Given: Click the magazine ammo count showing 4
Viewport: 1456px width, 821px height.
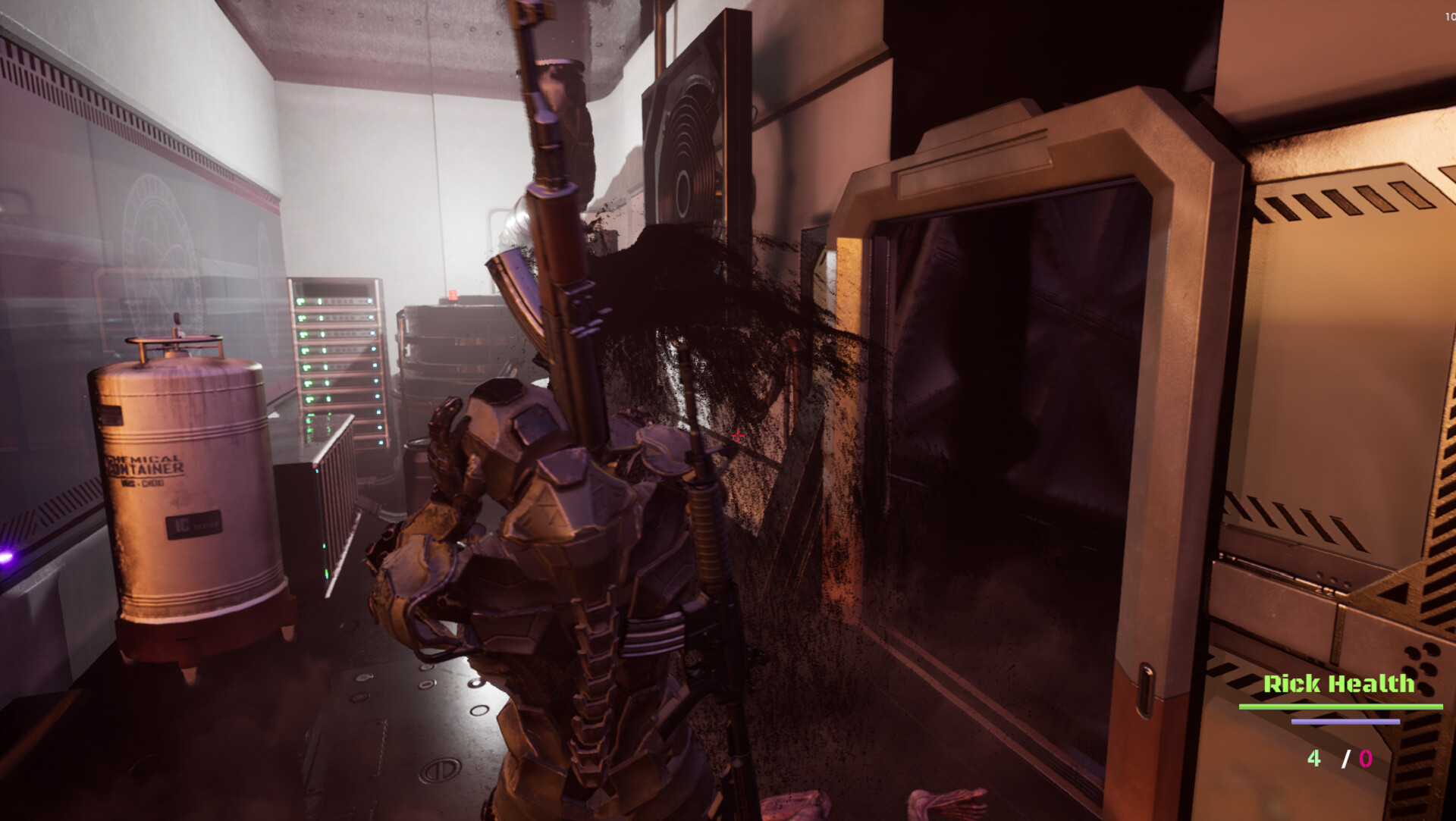Looking at the screenshot, I should (x=1314, y=758).
